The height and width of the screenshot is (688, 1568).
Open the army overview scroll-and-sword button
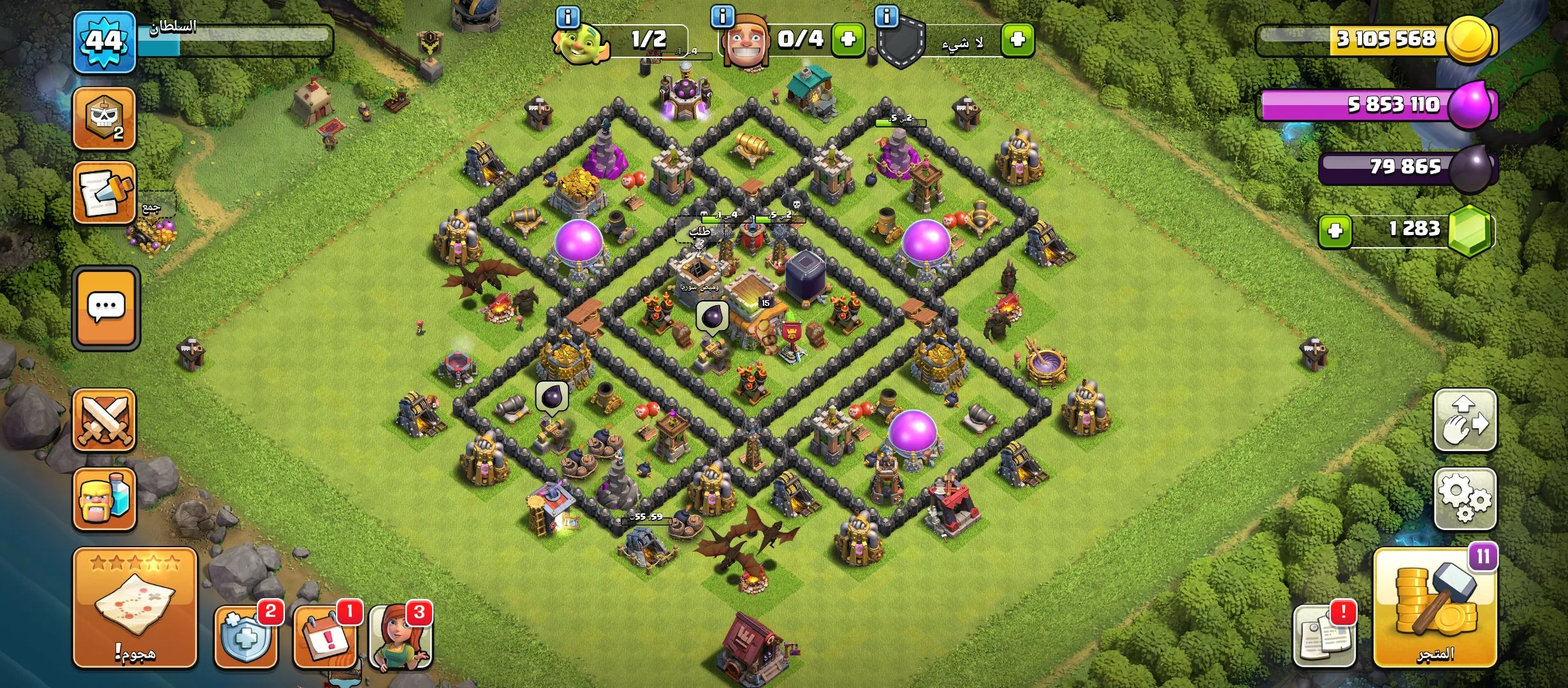coord(105,193)
